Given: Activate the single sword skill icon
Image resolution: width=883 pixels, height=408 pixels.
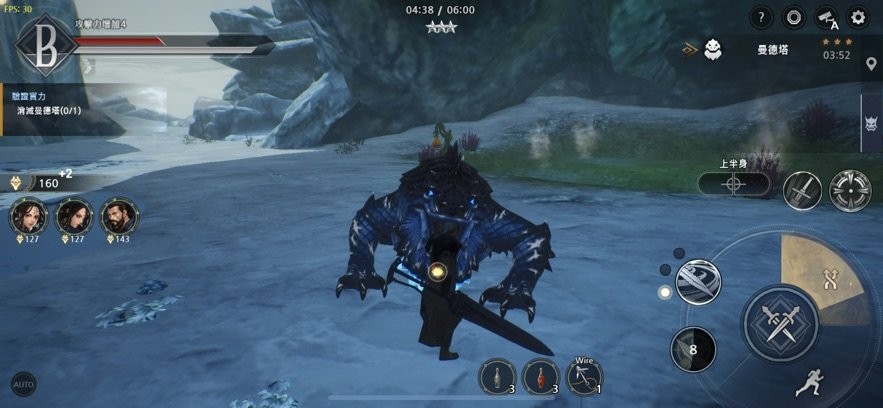Looking at the screenshot, I should point(802,190).
